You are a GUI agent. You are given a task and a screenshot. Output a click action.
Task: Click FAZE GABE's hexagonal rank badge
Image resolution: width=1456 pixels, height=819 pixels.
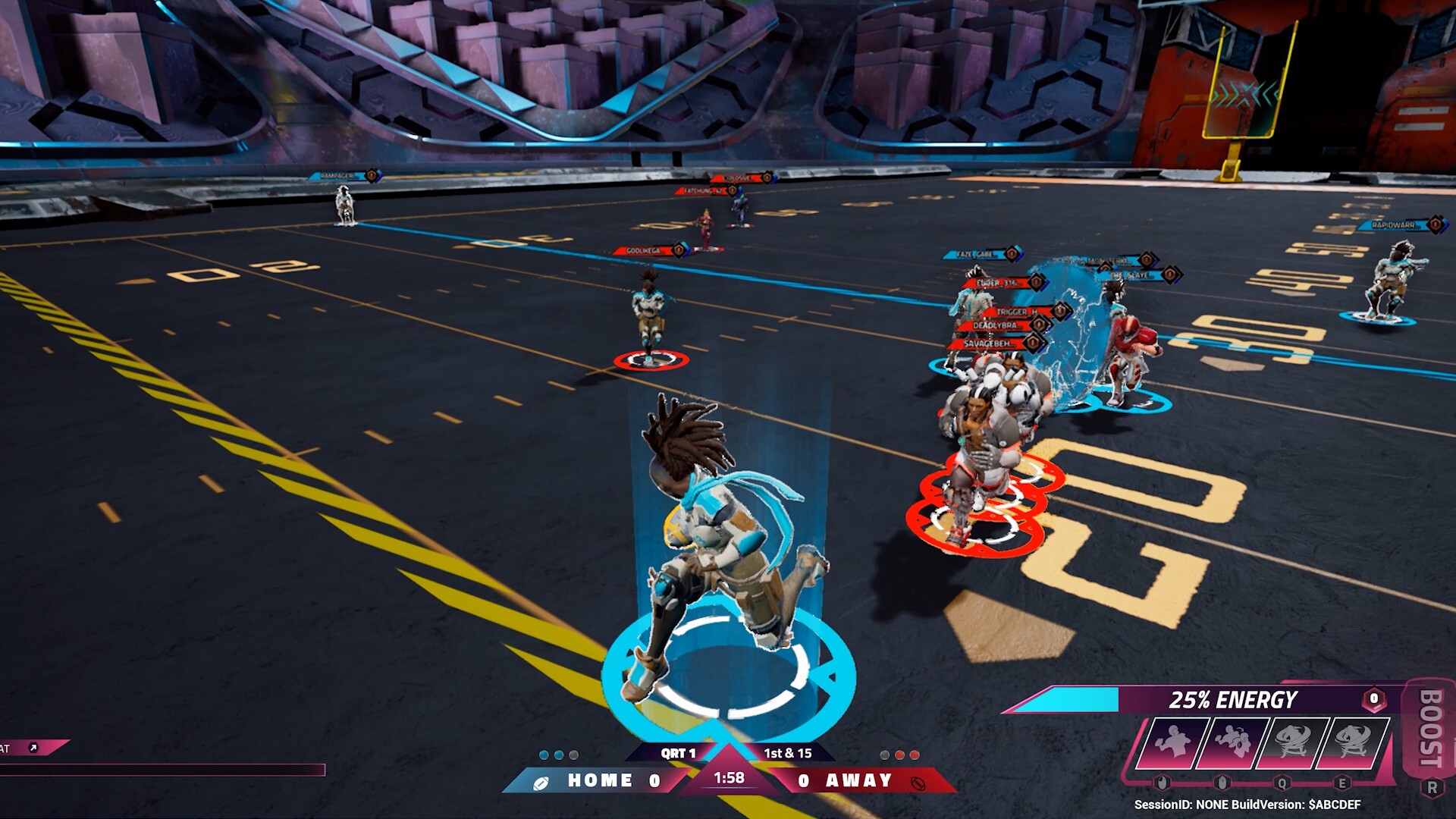point(1012,255)
